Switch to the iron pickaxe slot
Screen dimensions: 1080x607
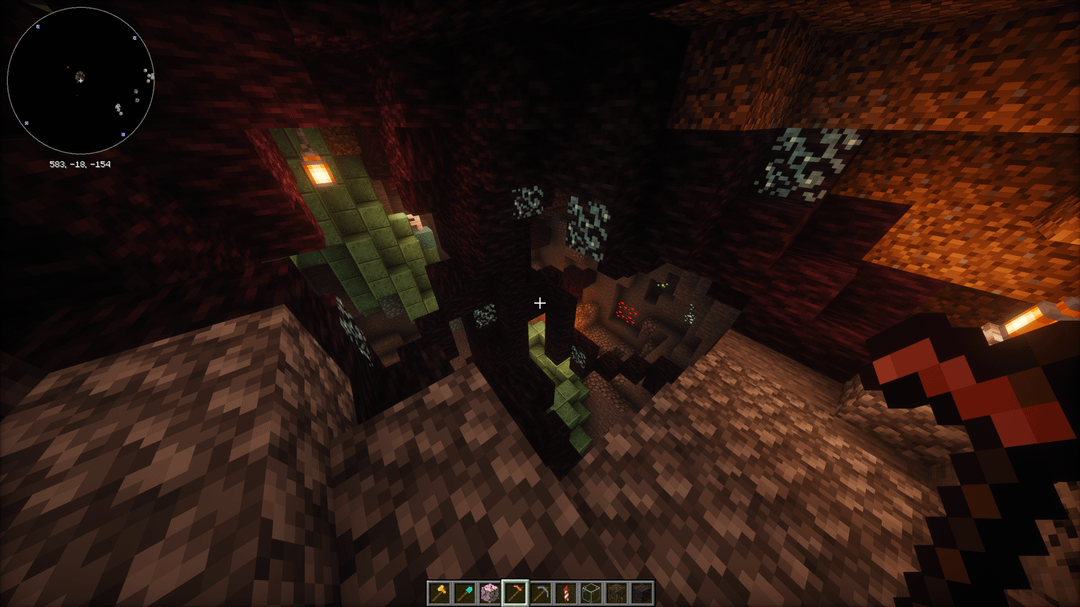540,593
